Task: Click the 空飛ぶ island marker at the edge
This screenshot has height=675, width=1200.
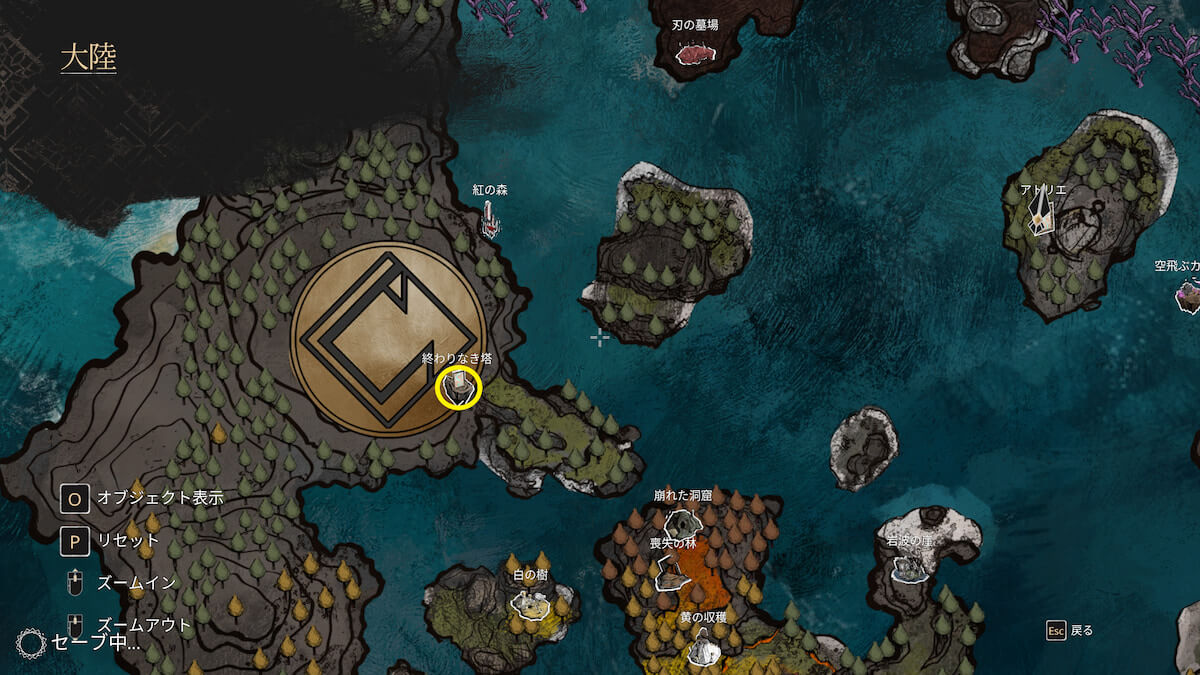Action: coord(1188,295)
